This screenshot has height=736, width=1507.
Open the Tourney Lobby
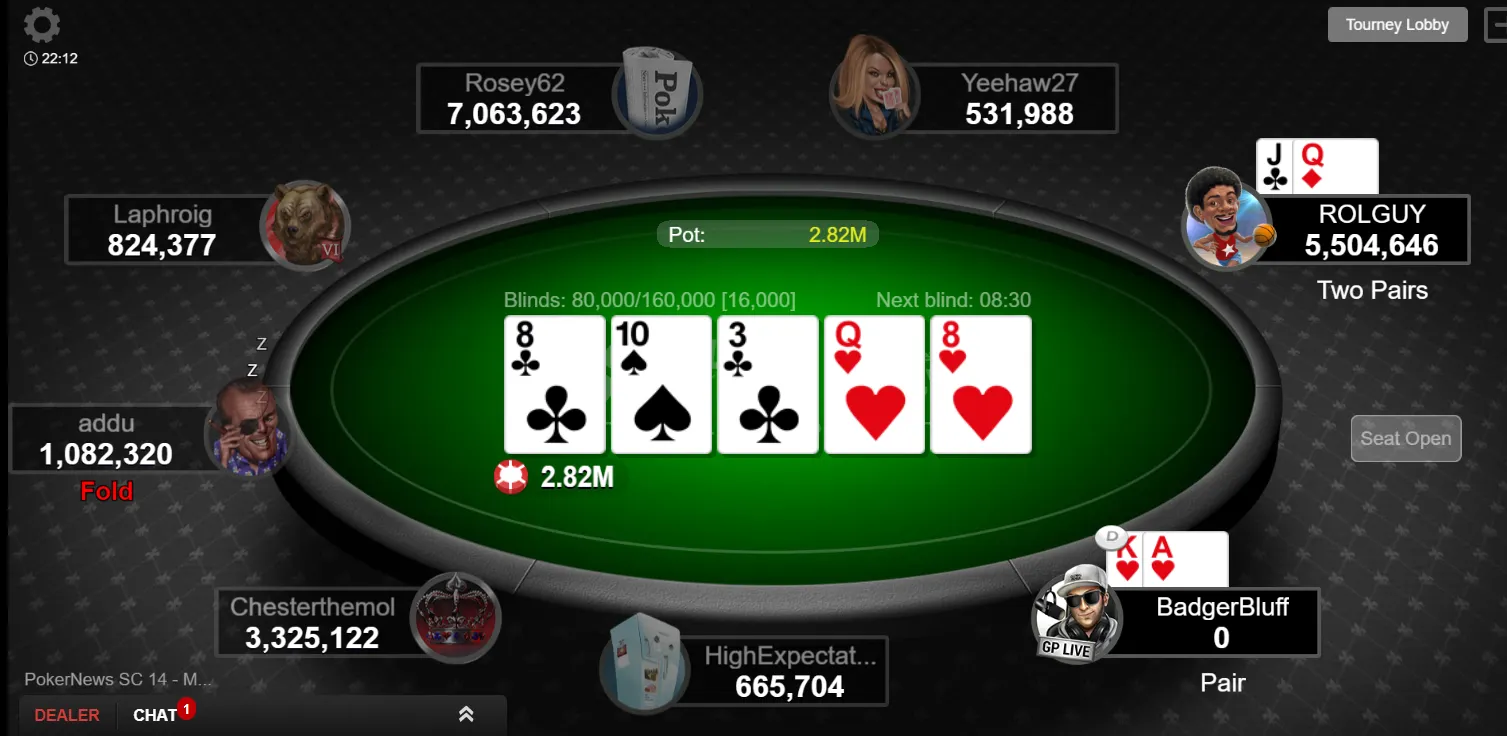1396,25
